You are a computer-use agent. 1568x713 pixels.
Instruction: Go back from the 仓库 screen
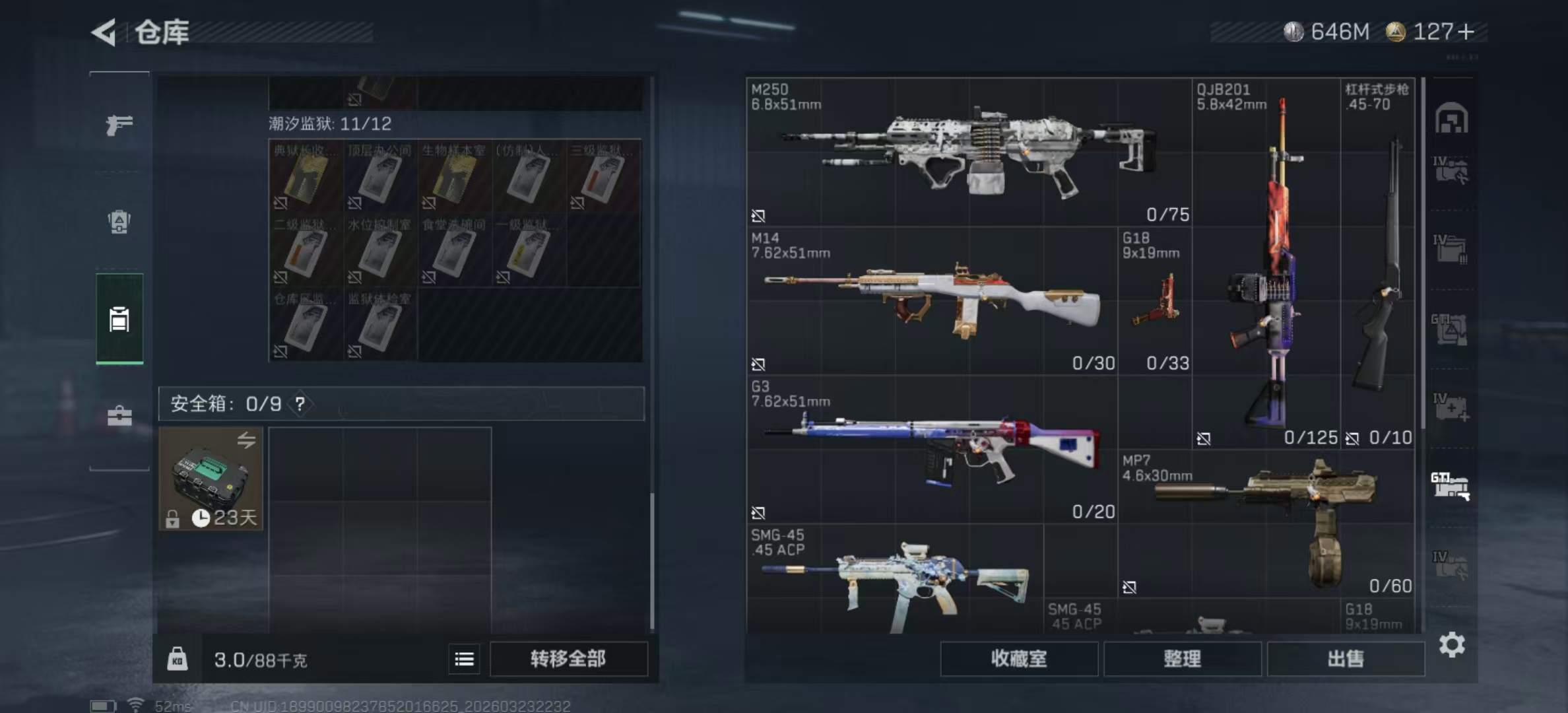(105, 32)
